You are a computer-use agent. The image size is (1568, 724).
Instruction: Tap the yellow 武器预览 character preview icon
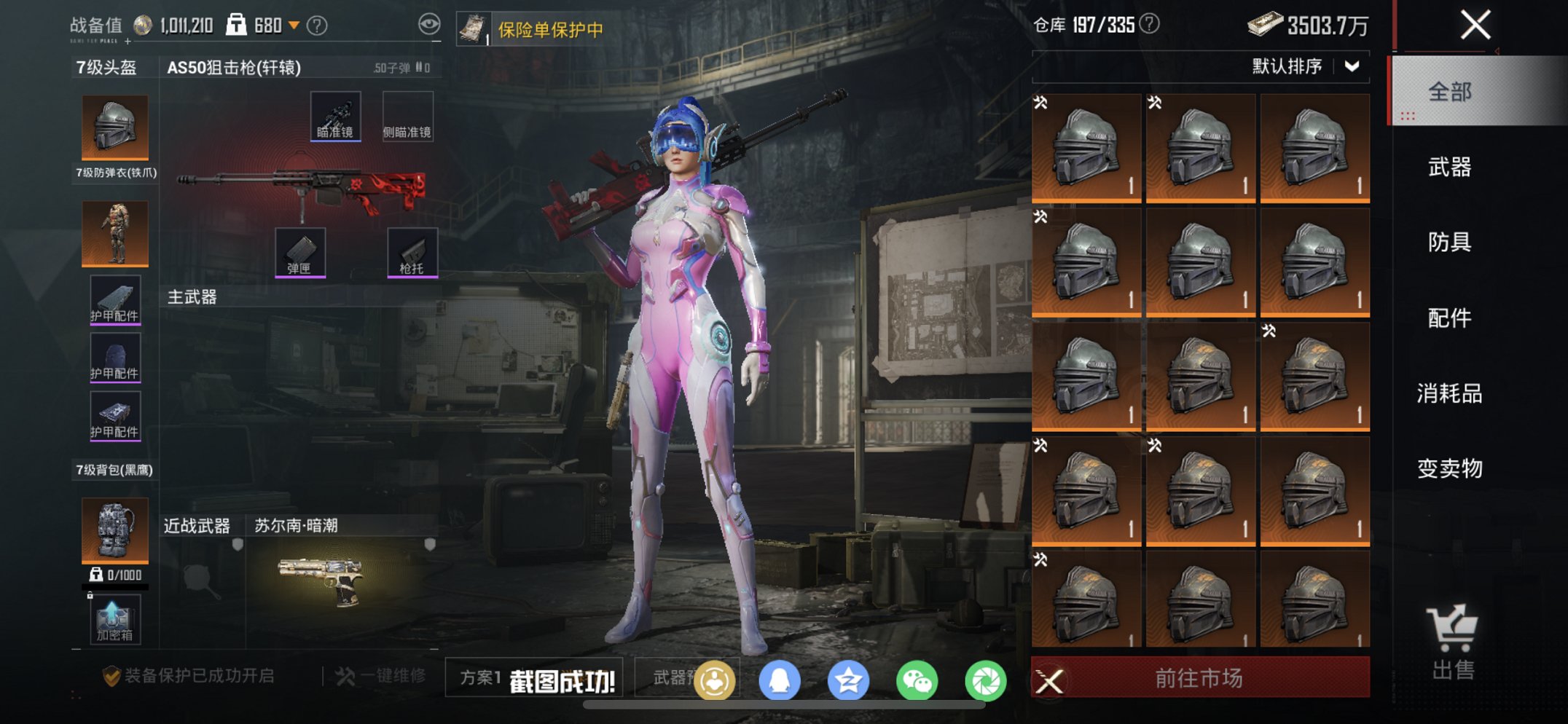(716, 679)
